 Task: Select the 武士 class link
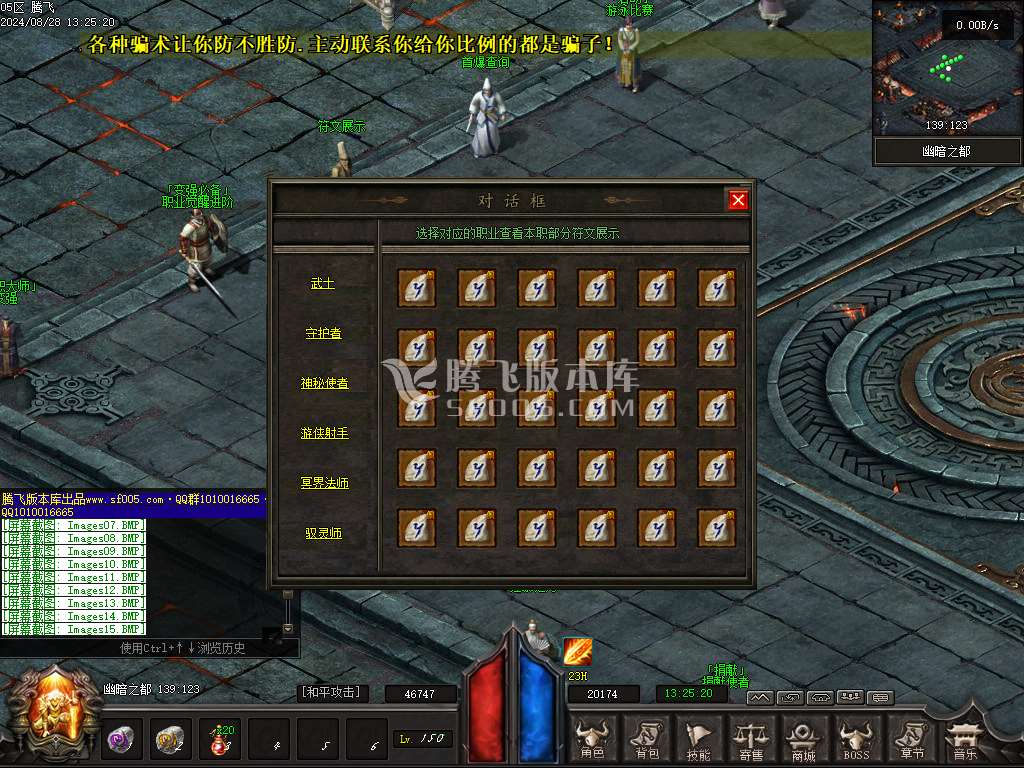[x=322, y=284]
